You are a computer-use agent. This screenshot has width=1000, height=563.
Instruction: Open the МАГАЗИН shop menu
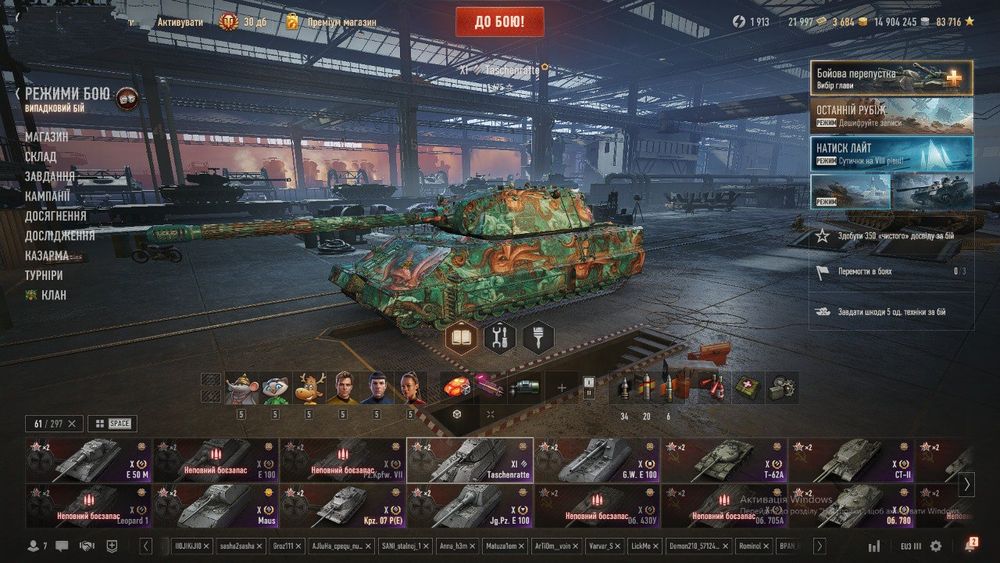[x=47, y=136]
